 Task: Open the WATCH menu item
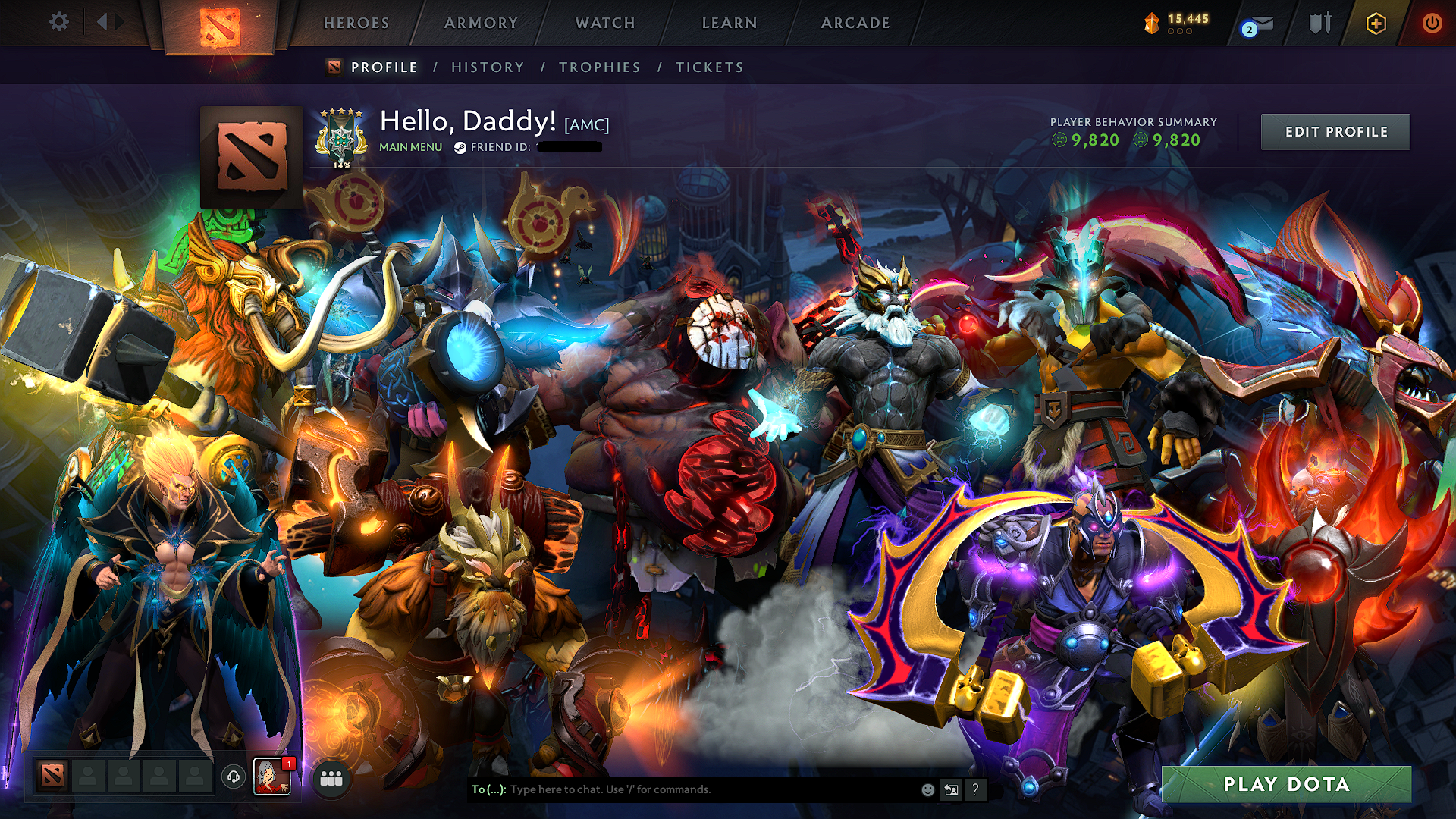[604, 23]
